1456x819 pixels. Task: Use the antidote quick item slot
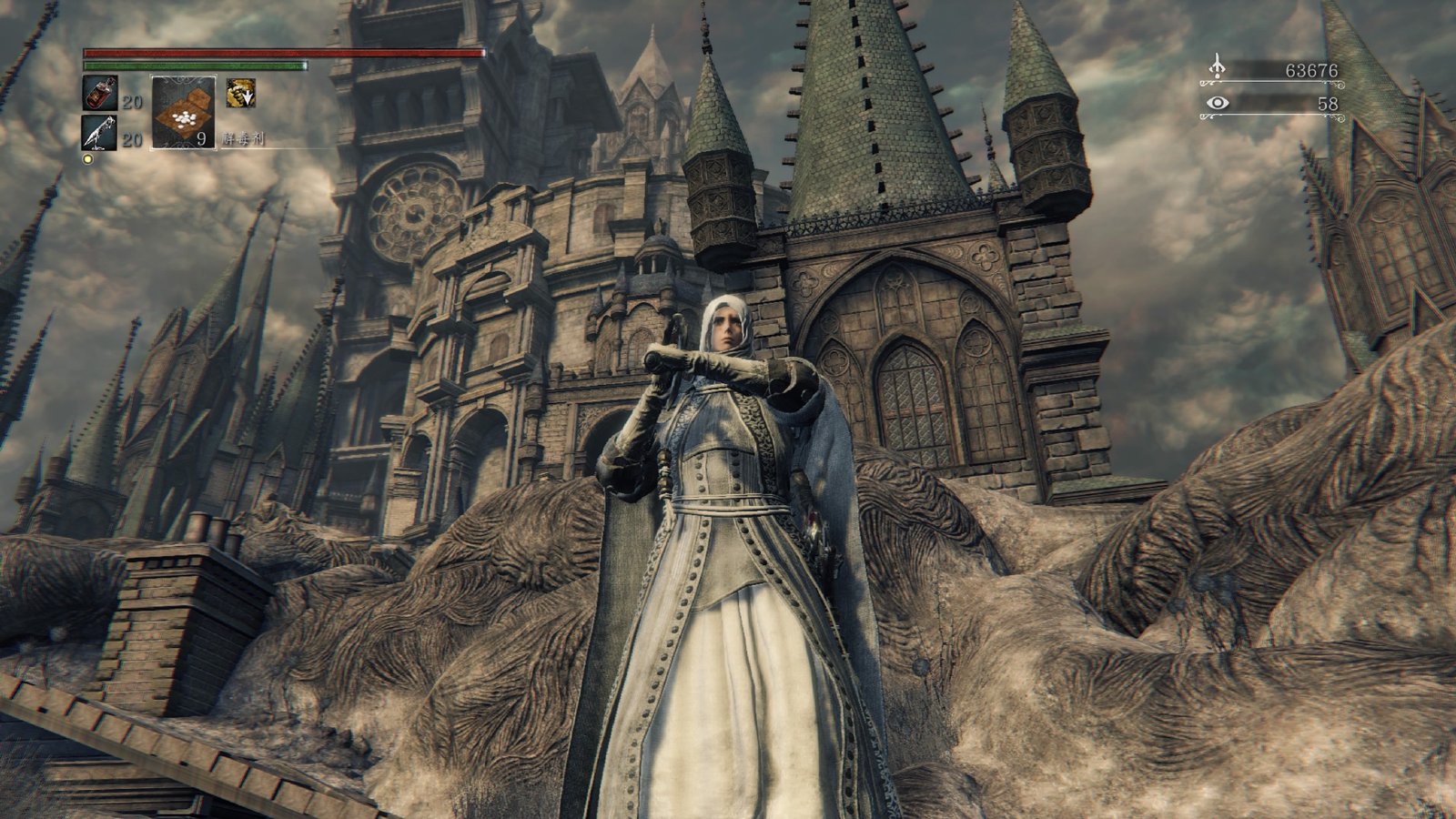(x=183, y=112)
